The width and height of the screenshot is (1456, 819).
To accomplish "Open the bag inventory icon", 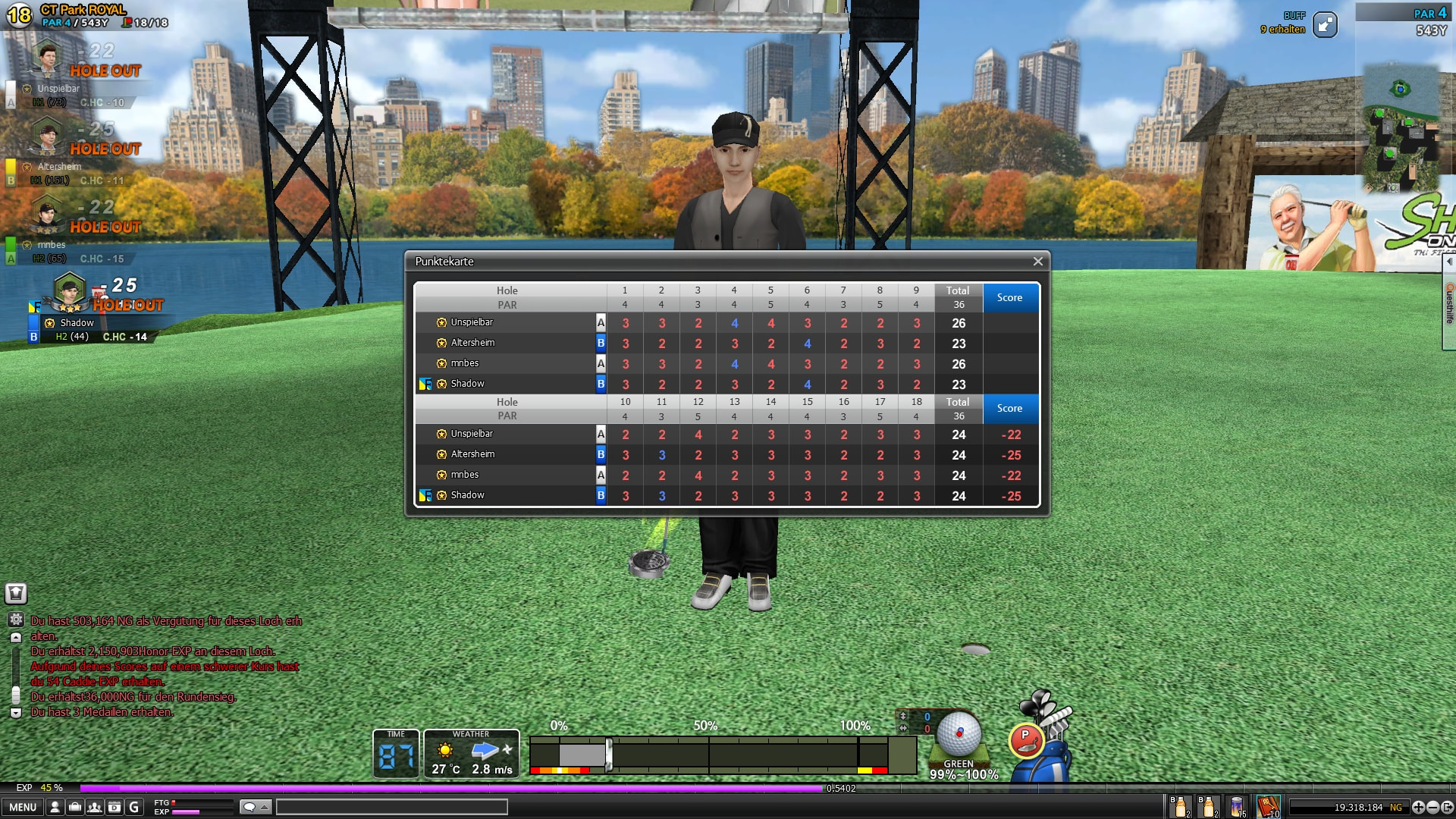I will pos(75,808).
